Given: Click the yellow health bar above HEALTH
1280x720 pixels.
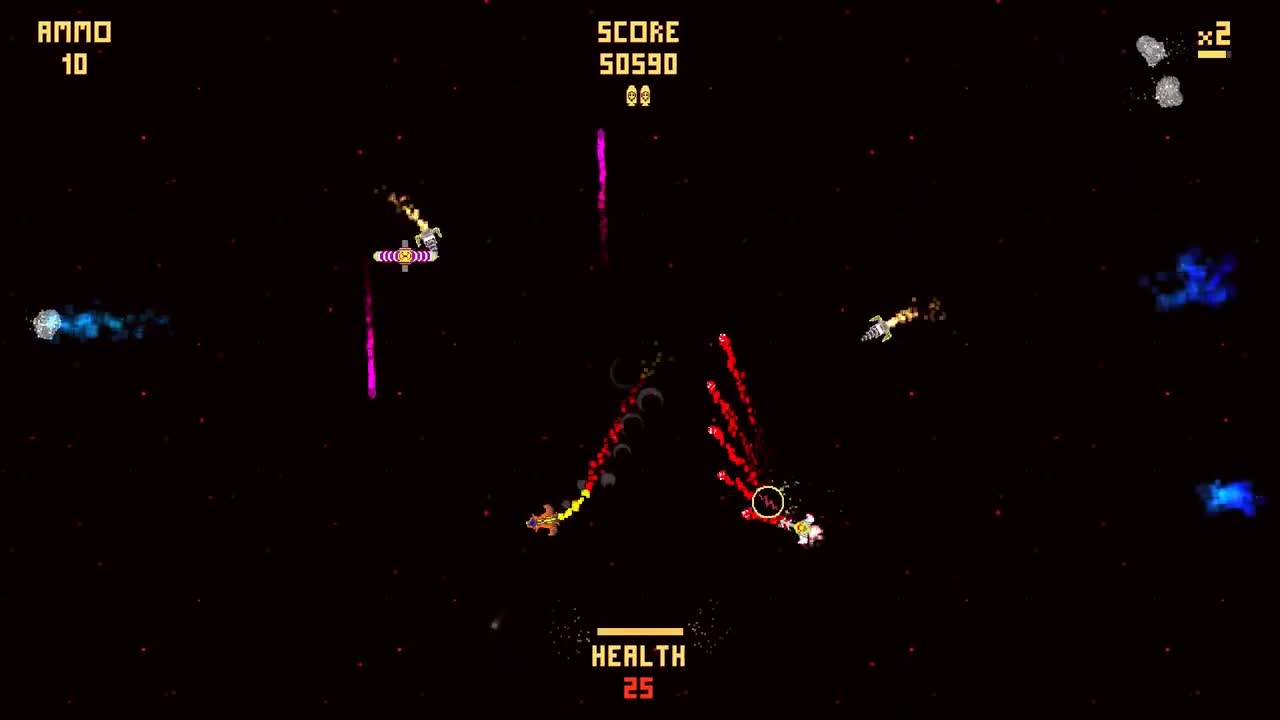Looking at the screenshot, I should [x=640, y=630].
